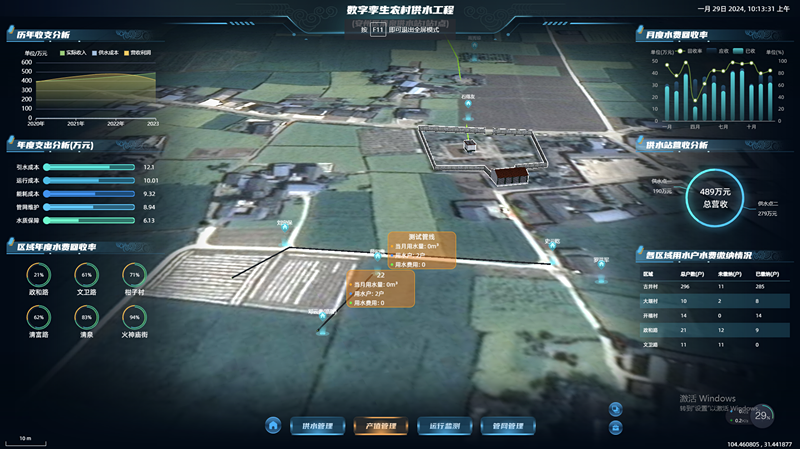Toggle the 实际收入 legend entry

point(69,51)
